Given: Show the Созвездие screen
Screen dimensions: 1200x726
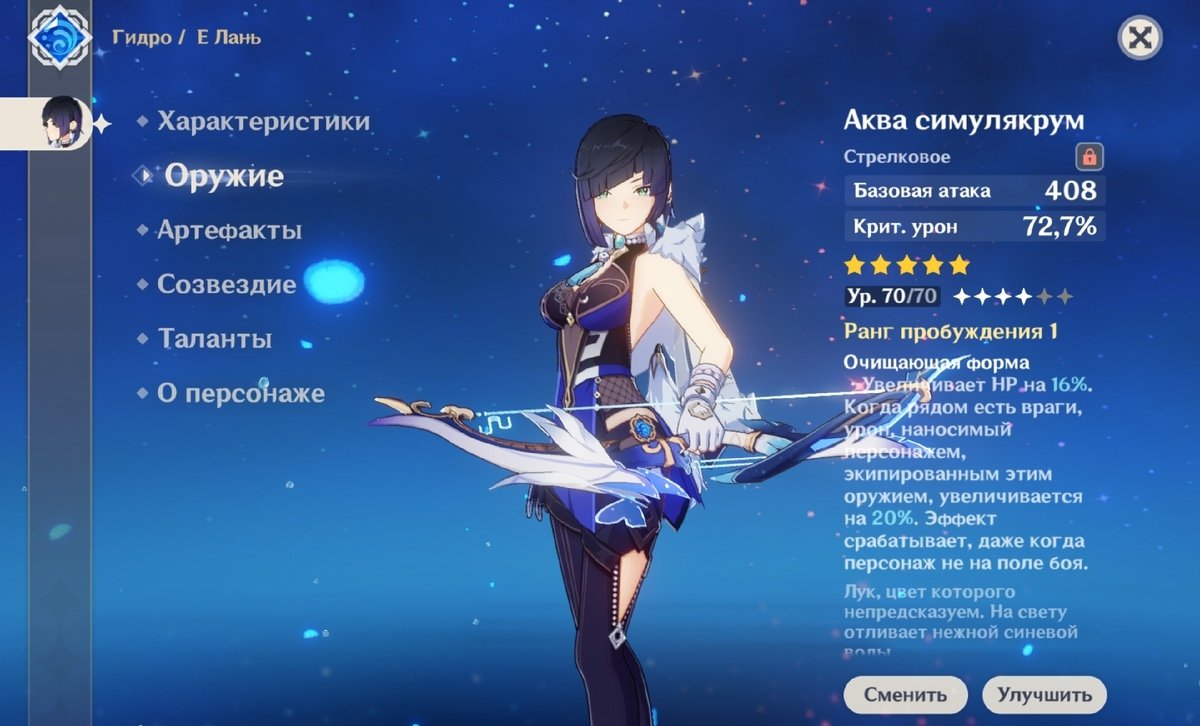Looking at the screenshot, I should [x=226, y=285].
